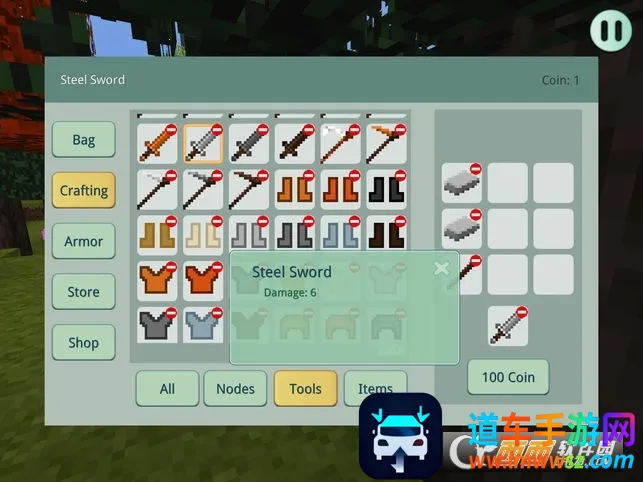Switch to the Items recipe filter

point(375,388)
